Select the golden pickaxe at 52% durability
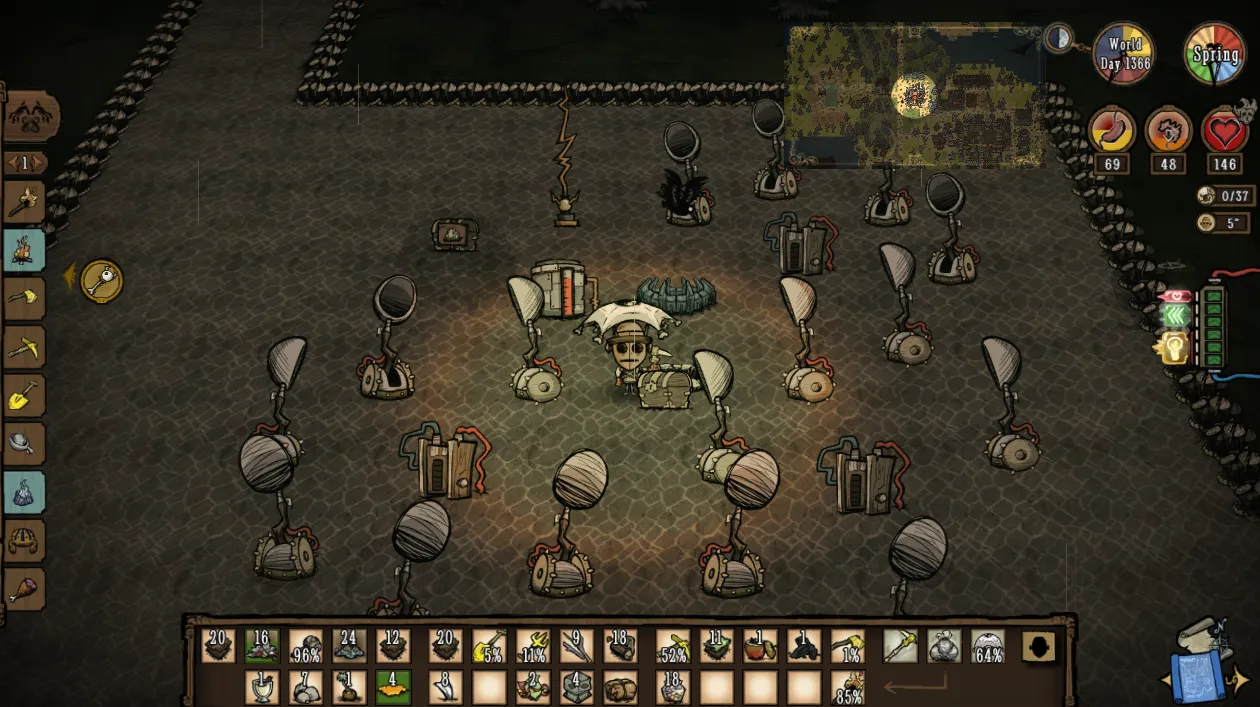The height and width of the screenshot is (707, 1260). (673, 646)
